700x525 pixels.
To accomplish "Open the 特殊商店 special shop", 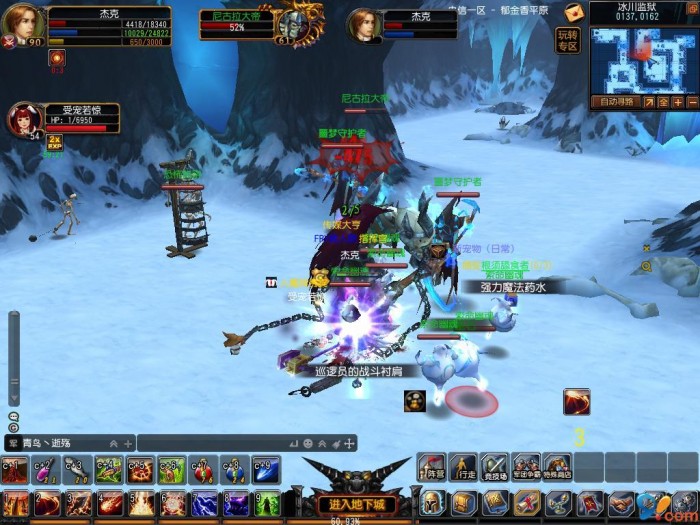I will click(x=556, y=467).
